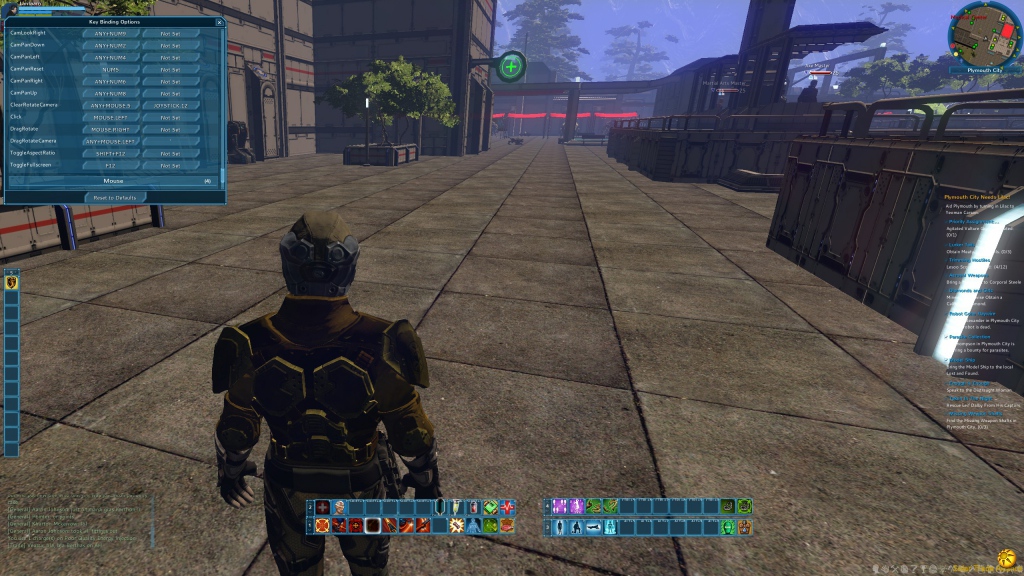Edit the ToggleFullscreen F12 binding
Viewport: 1024px width, 576px height.
coord(110,165)
